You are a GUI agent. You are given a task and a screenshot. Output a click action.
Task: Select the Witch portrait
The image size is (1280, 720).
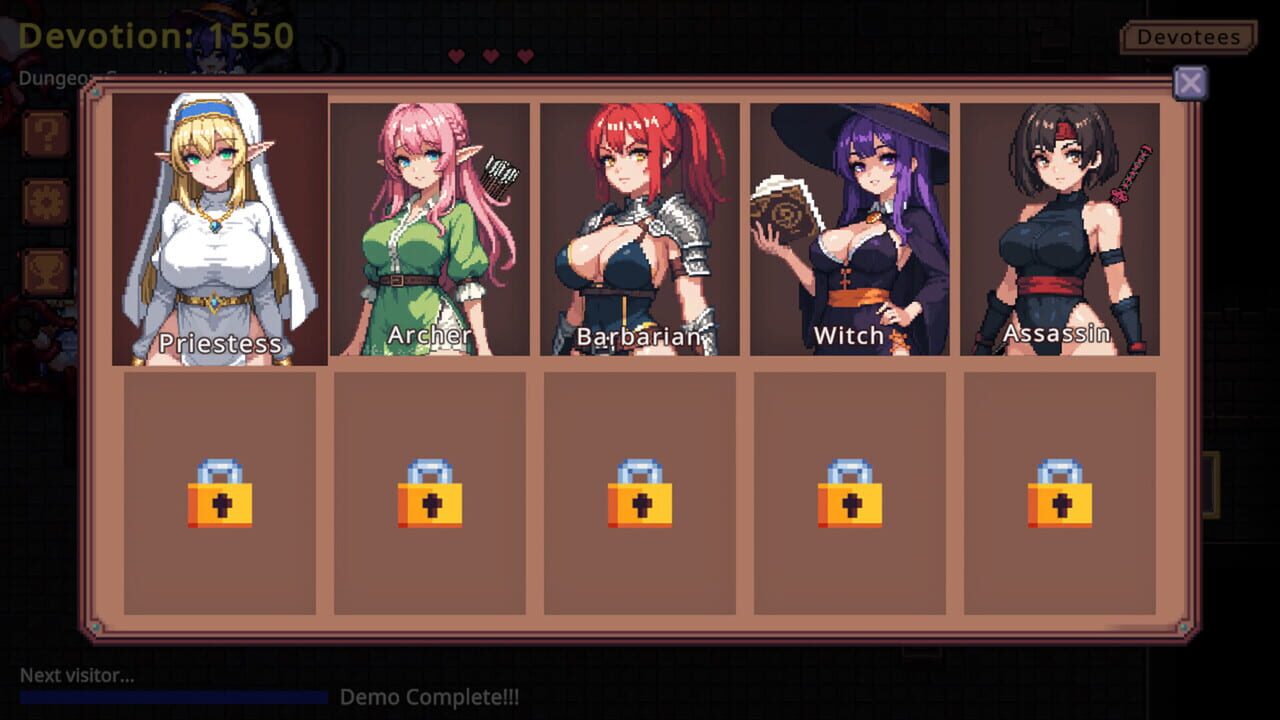pyautogui.click(x=848, y=225)
